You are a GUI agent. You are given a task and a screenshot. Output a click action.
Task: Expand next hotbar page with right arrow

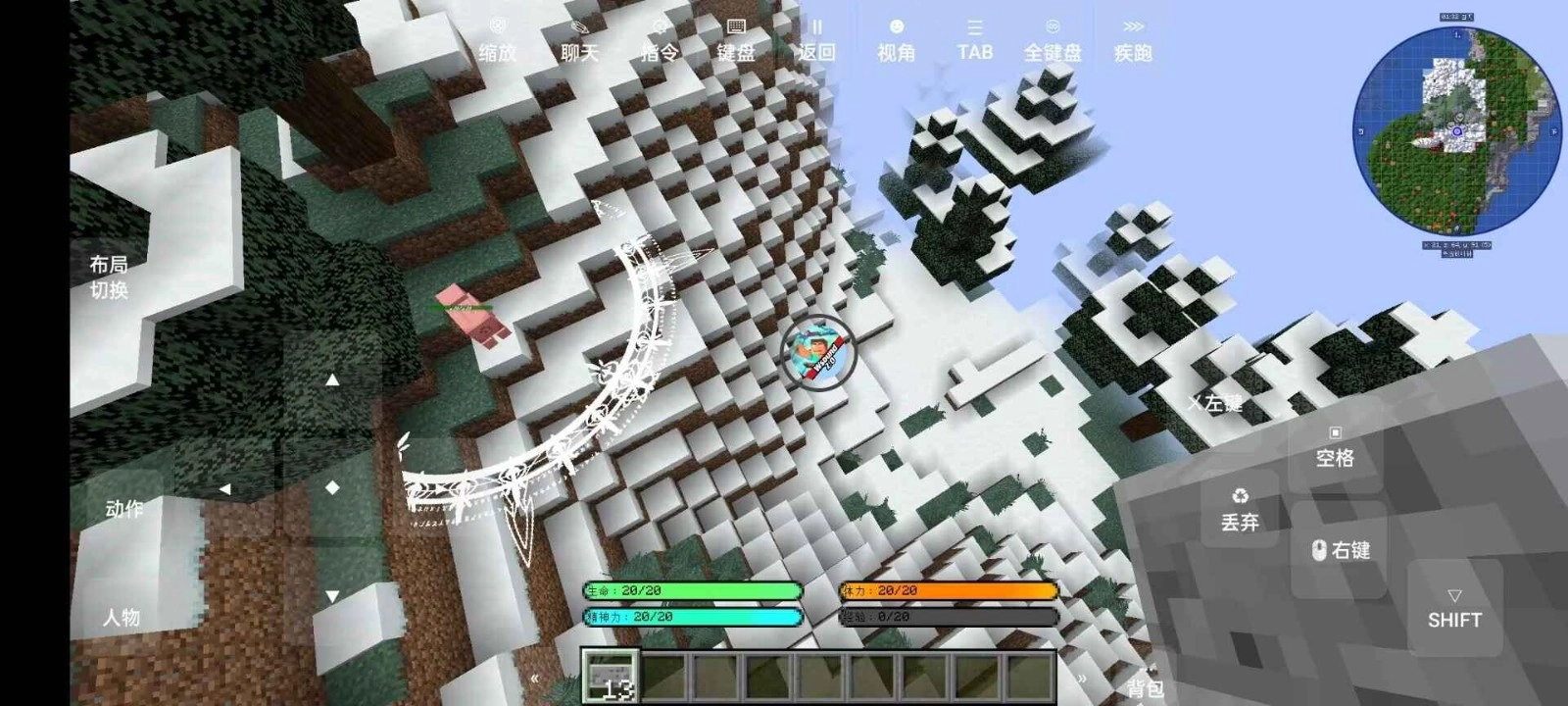(x=1082, y=677)
